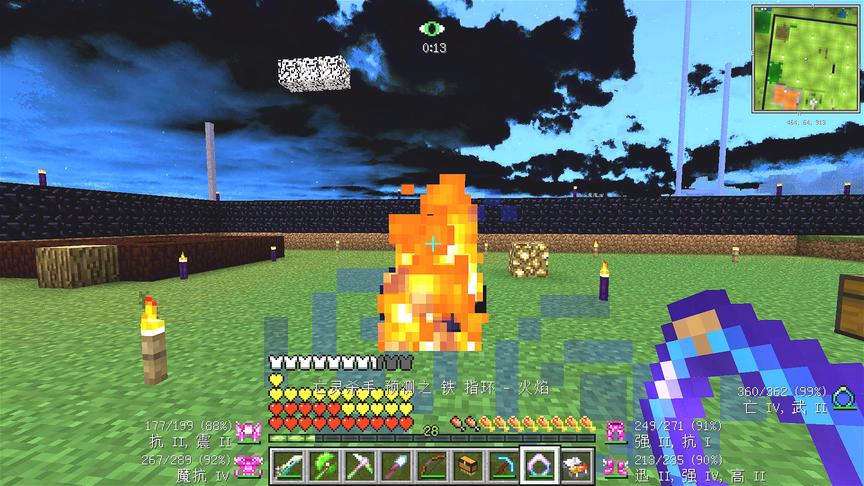Equip the bow from the hotbar

(x=431, y=464)
